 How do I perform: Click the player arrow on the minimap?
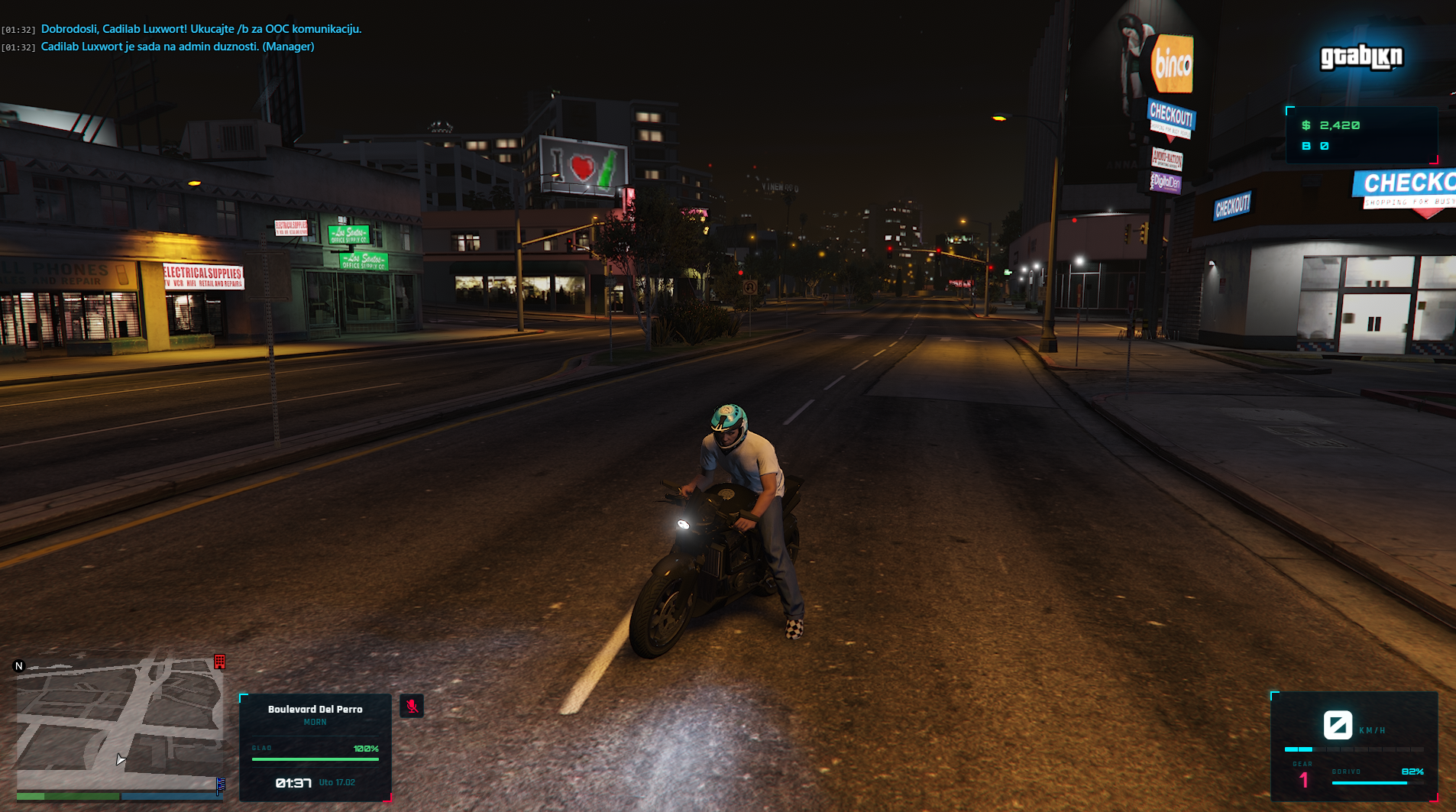tap(120, 759)
